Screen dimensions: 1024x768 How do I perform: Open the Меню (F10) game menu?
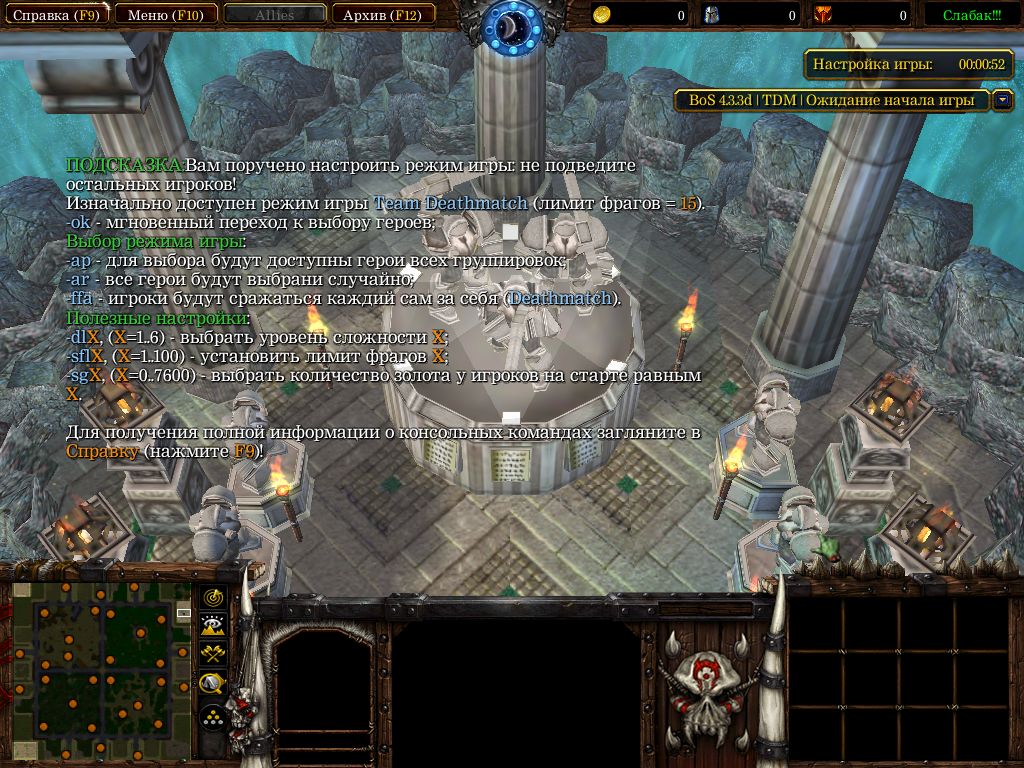pyautogui.click(x=165, y=15)
